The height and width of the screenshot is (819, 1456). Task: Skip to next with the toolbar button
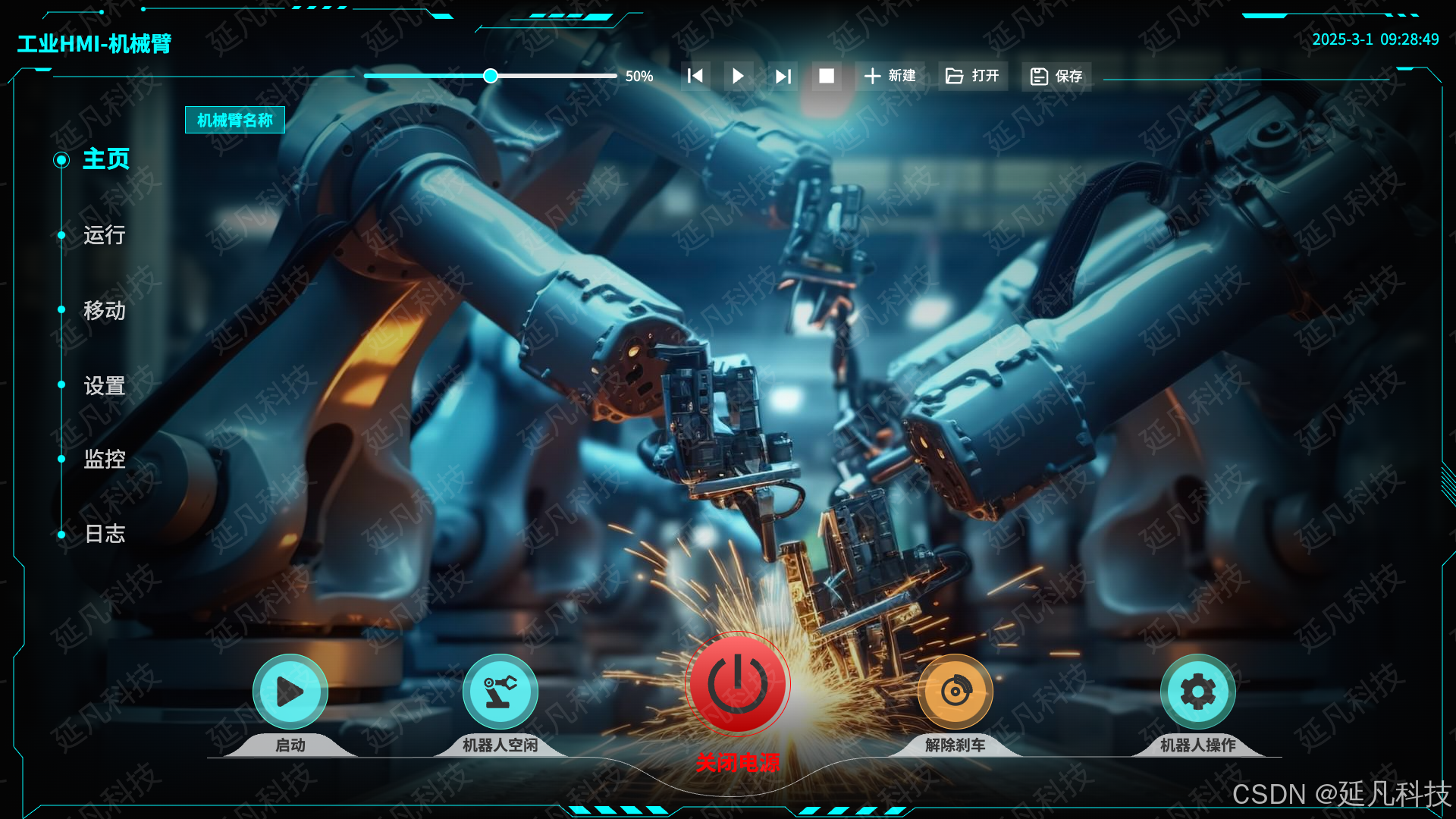(783, 76)
